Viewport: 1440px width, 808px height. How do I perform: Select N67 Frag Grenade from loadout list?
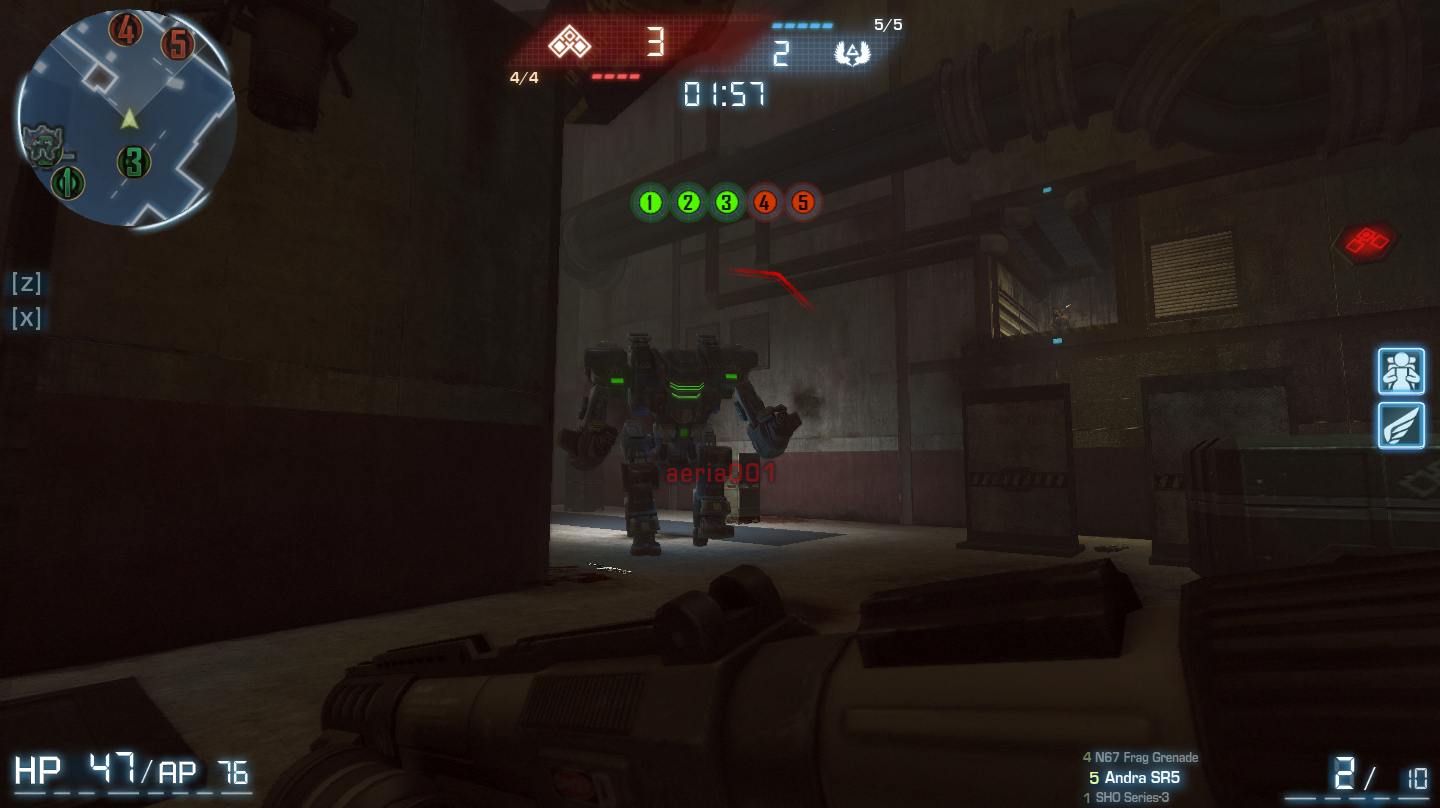point(1140,757)
